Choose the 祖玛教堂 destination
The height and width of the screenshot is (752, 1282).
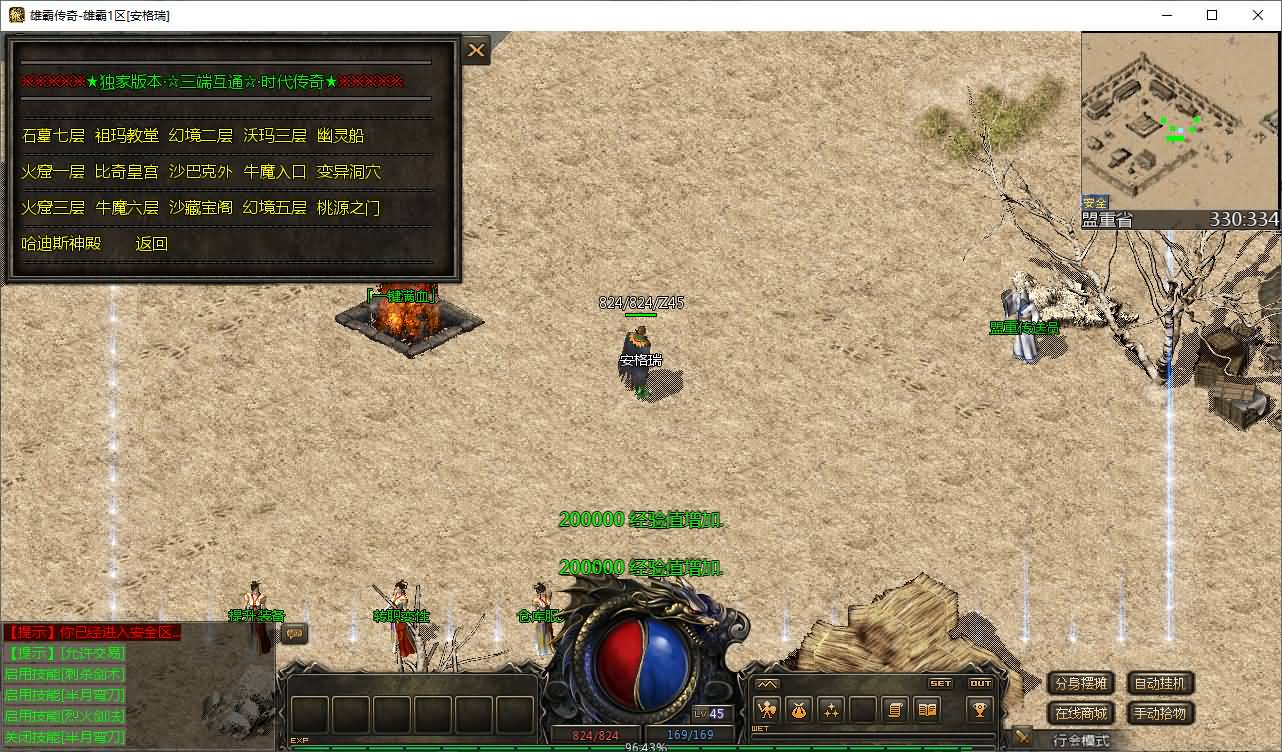tap(127, 136)
